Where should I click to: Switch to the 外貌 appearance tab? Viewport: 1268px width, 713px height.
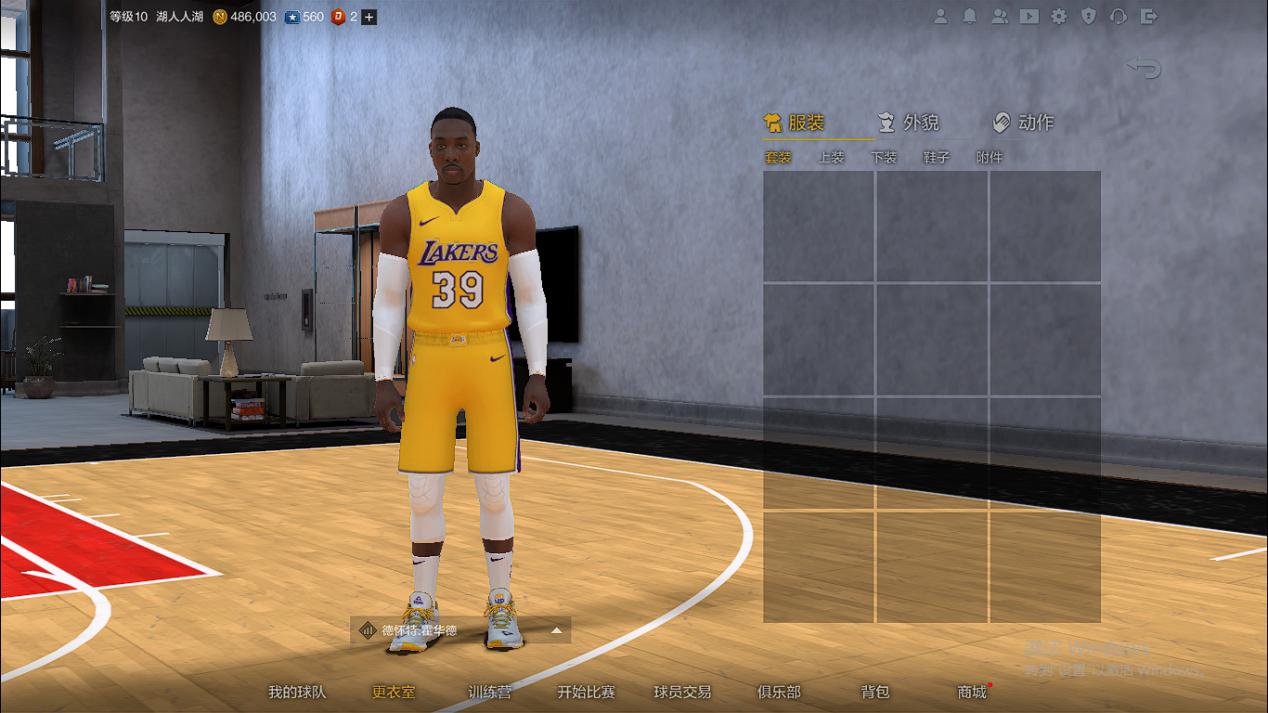[x=908, y=123]
